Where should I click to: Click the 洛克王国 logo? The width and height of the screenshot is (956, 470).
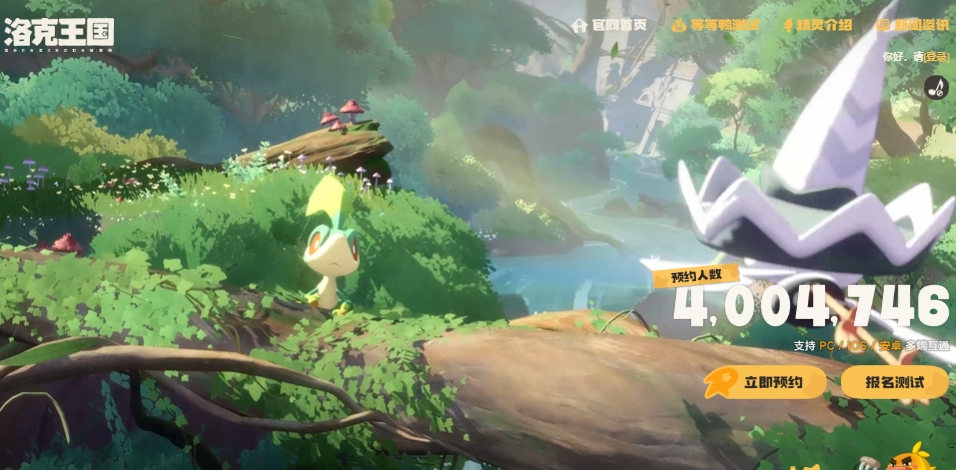pos(58,32)
